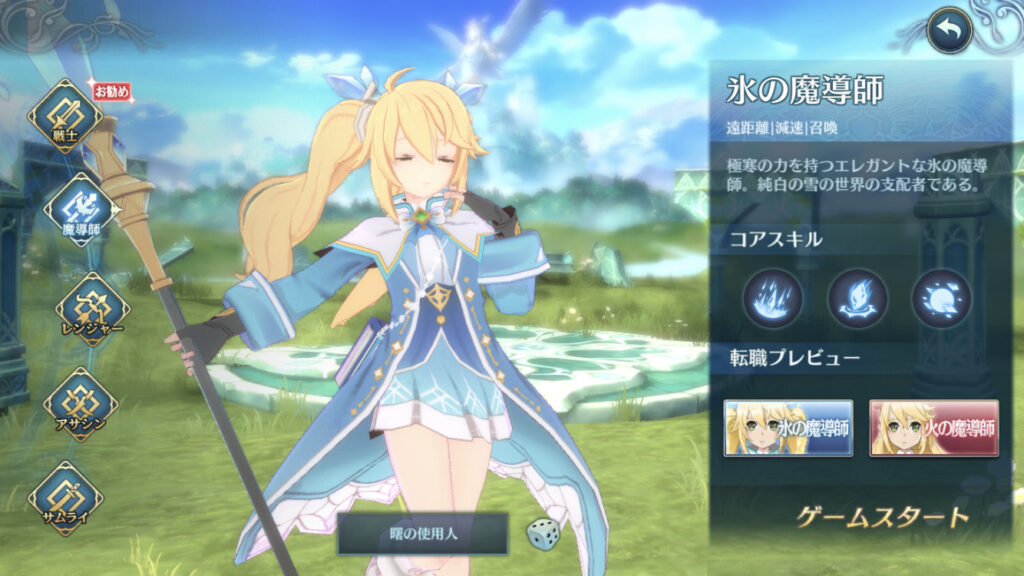Choose the 魔導師 mage class
Image resolution: width=1024 pixels, height=576 pixels.
pos(80,208)
